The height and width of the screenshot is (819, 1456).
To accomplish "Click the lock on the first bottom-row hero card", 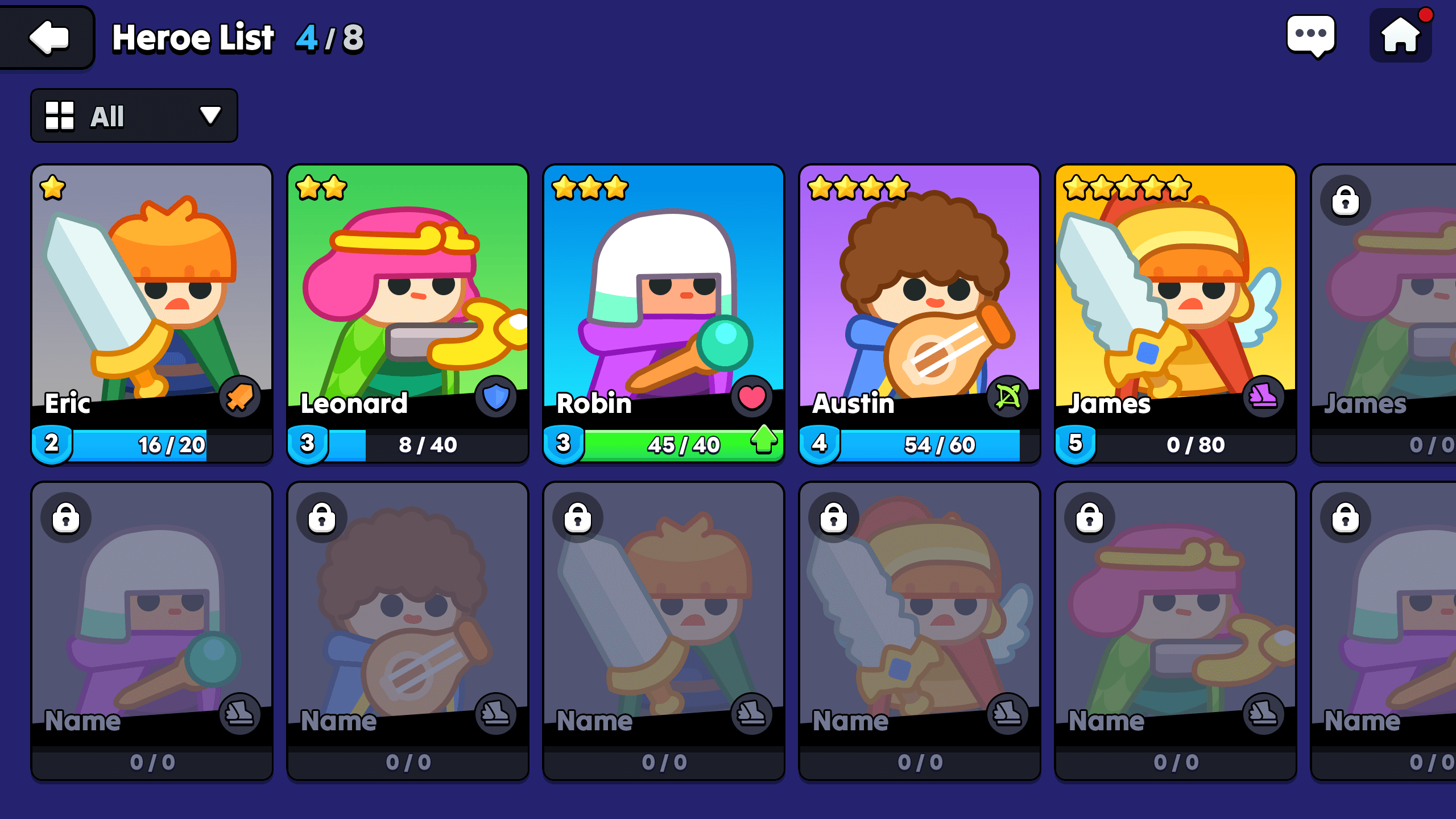I will click(67, 518).
